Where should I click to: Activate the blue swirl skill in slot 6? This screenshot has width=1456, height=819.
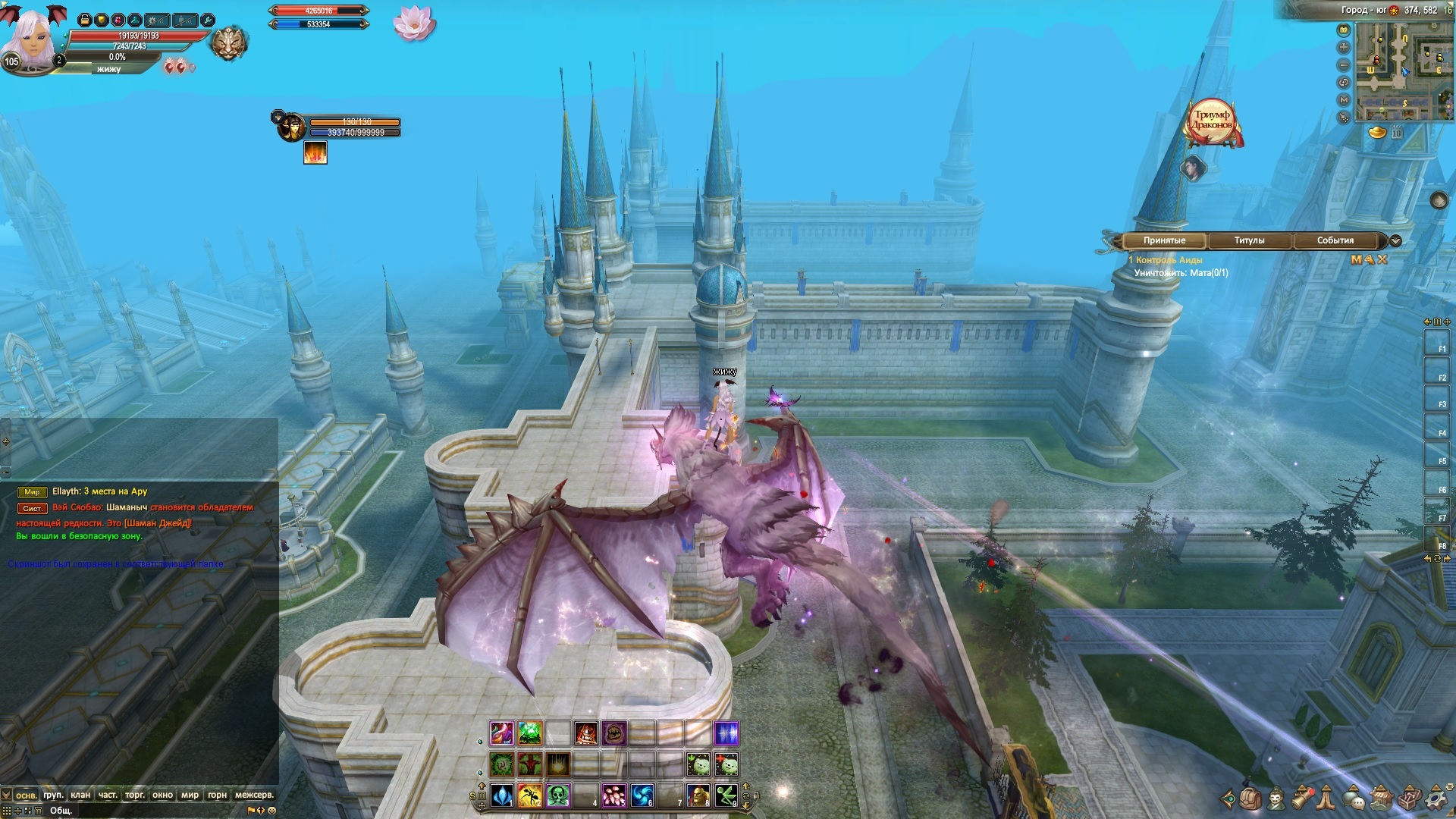point(642,795)
